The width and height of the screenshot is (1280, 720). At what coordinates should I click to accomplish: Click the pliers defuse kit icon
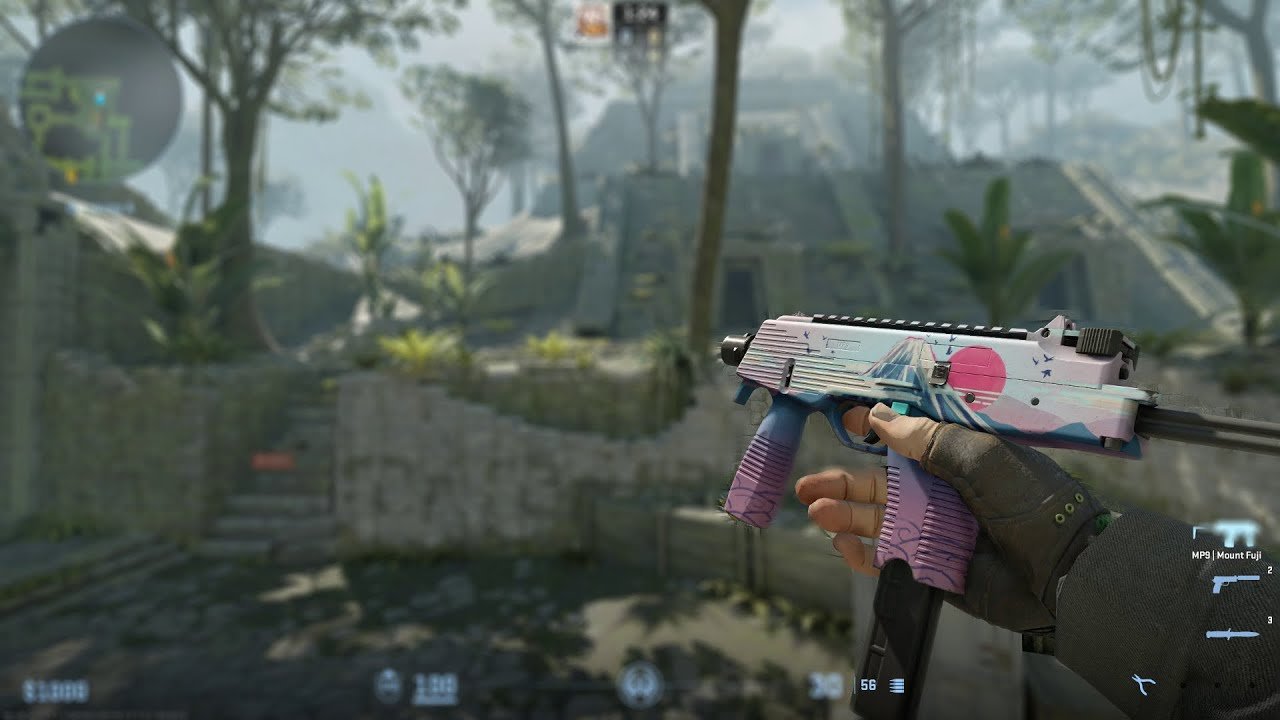[x=1142, y=685]
